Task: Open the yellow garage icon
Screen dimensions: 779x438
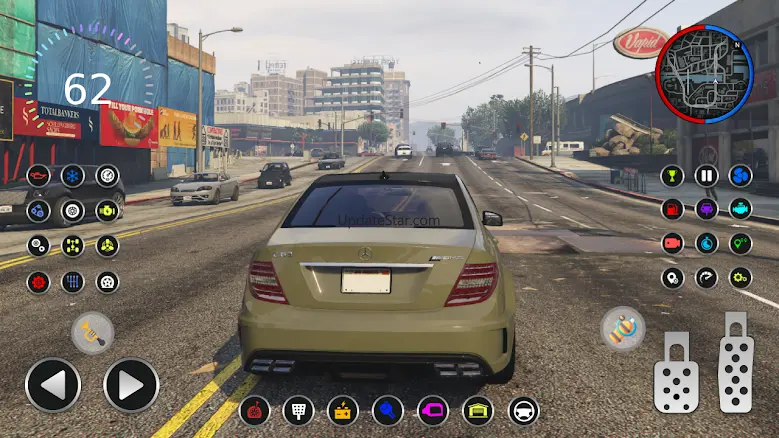Action: point(477,410)
